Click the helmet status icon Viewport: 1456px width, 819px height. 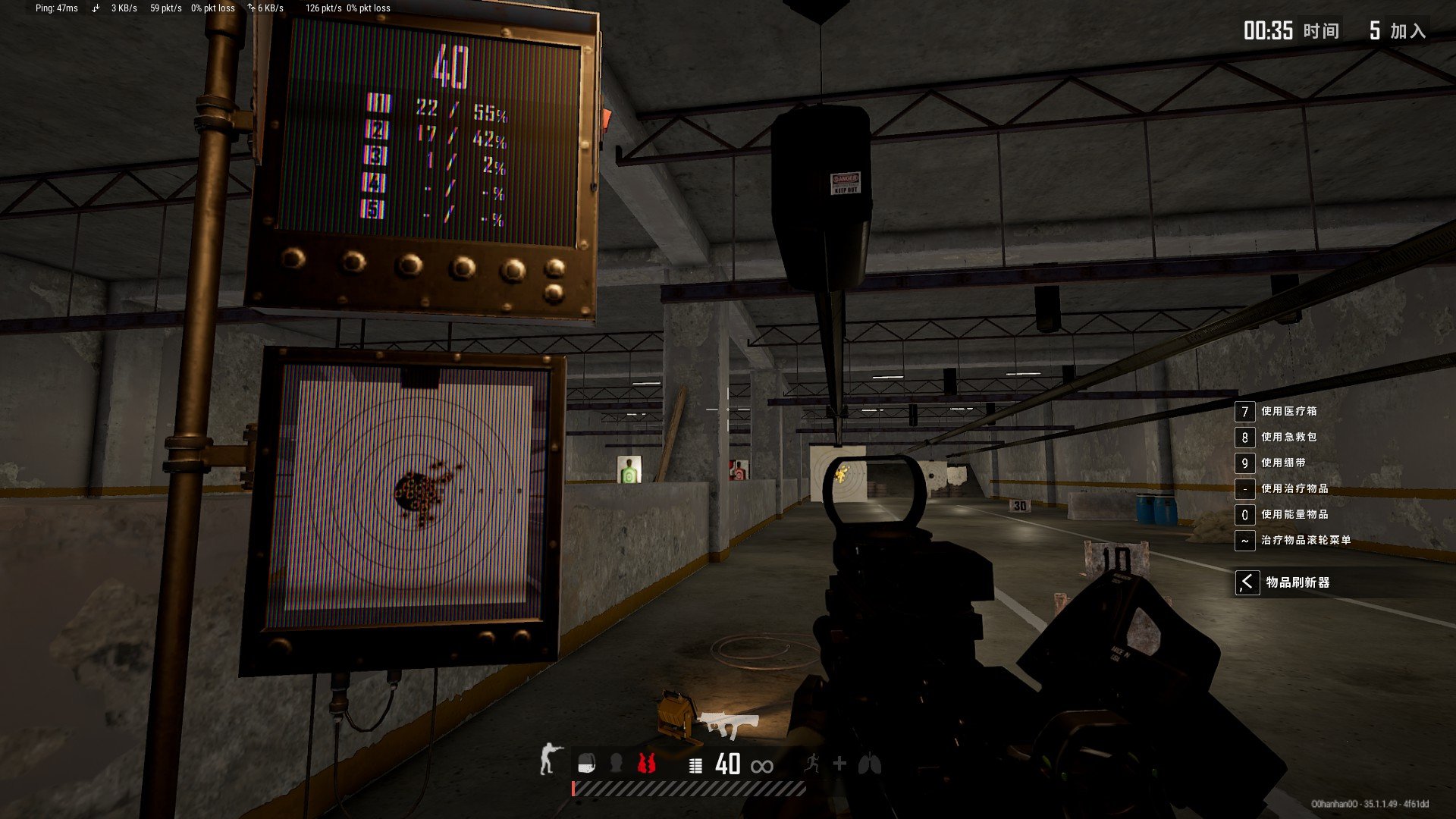[617, 763]
